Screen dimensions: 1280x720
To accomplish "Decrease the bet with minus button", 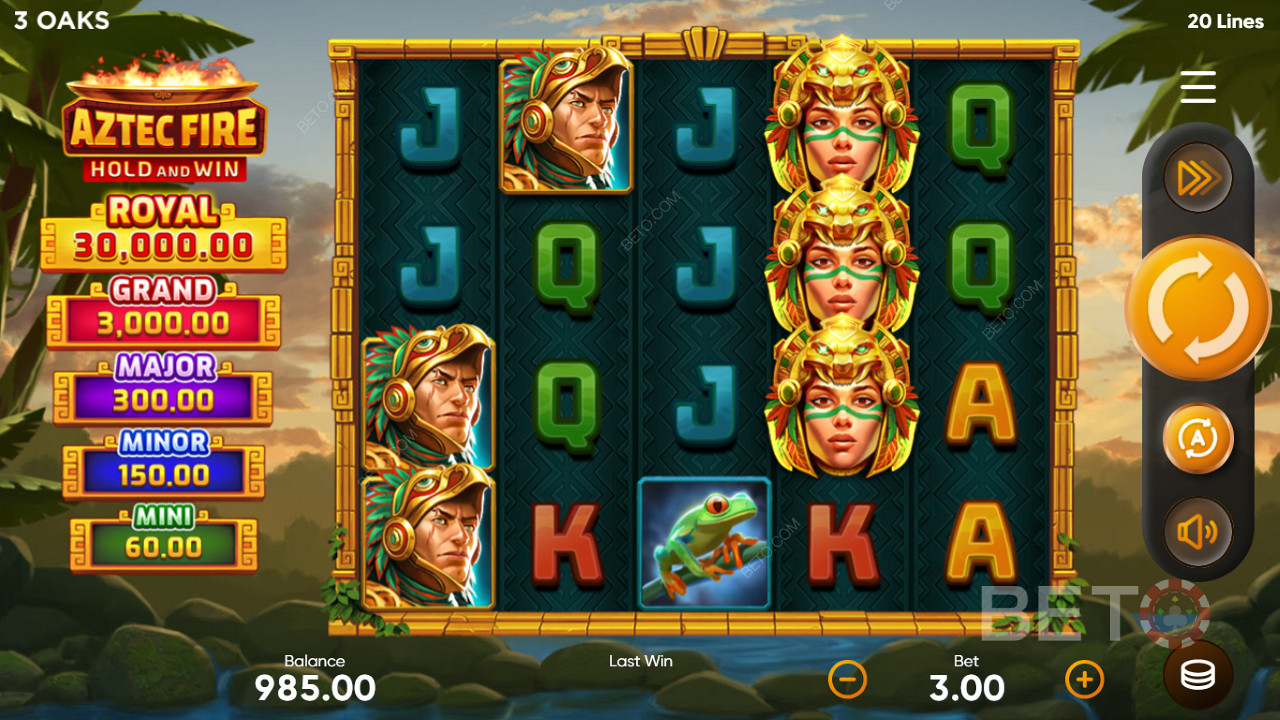I will click(x=848, y=680).
